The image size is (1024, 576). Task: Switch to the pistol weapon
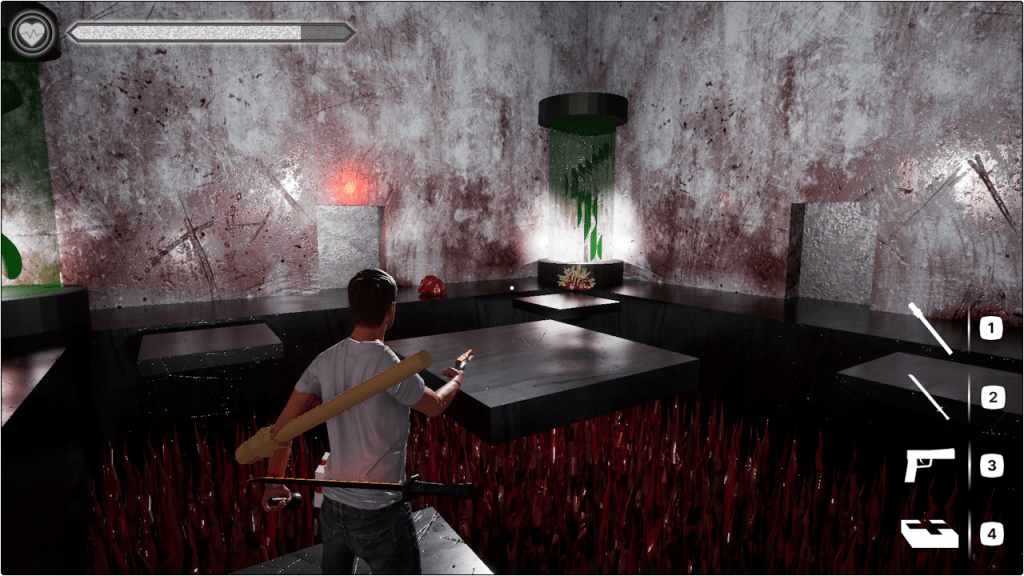tap(930, 465)
